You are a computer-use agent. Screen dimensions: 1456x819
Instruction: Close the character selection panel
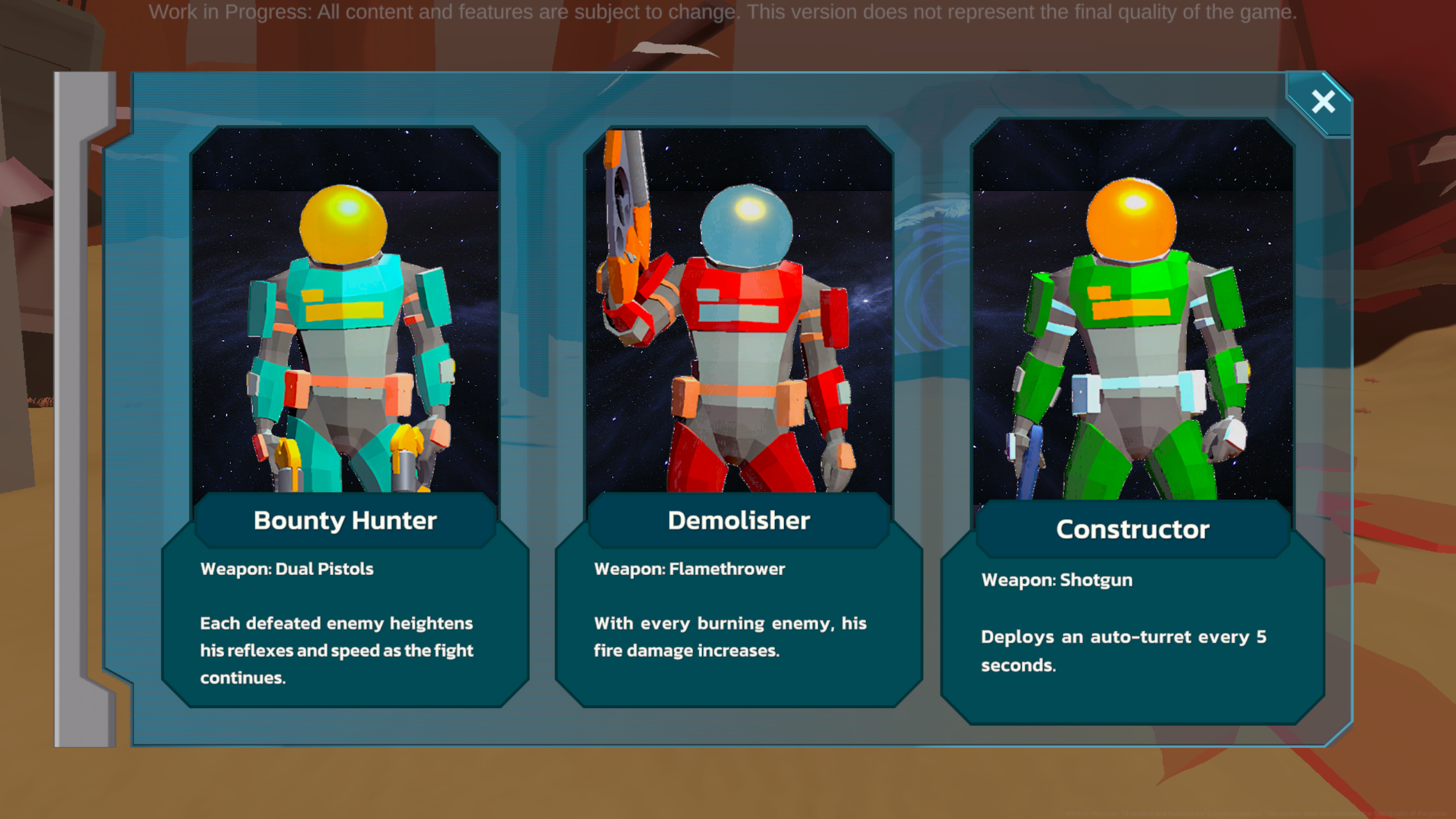tap(1323, 102)
